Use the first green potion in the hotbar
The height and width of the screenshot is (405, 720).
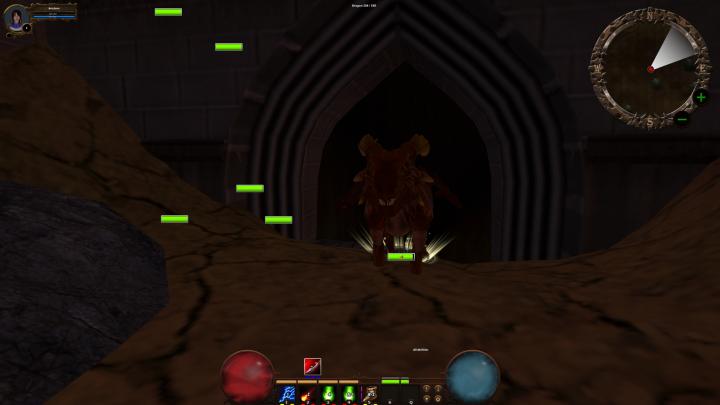point(328,394)
